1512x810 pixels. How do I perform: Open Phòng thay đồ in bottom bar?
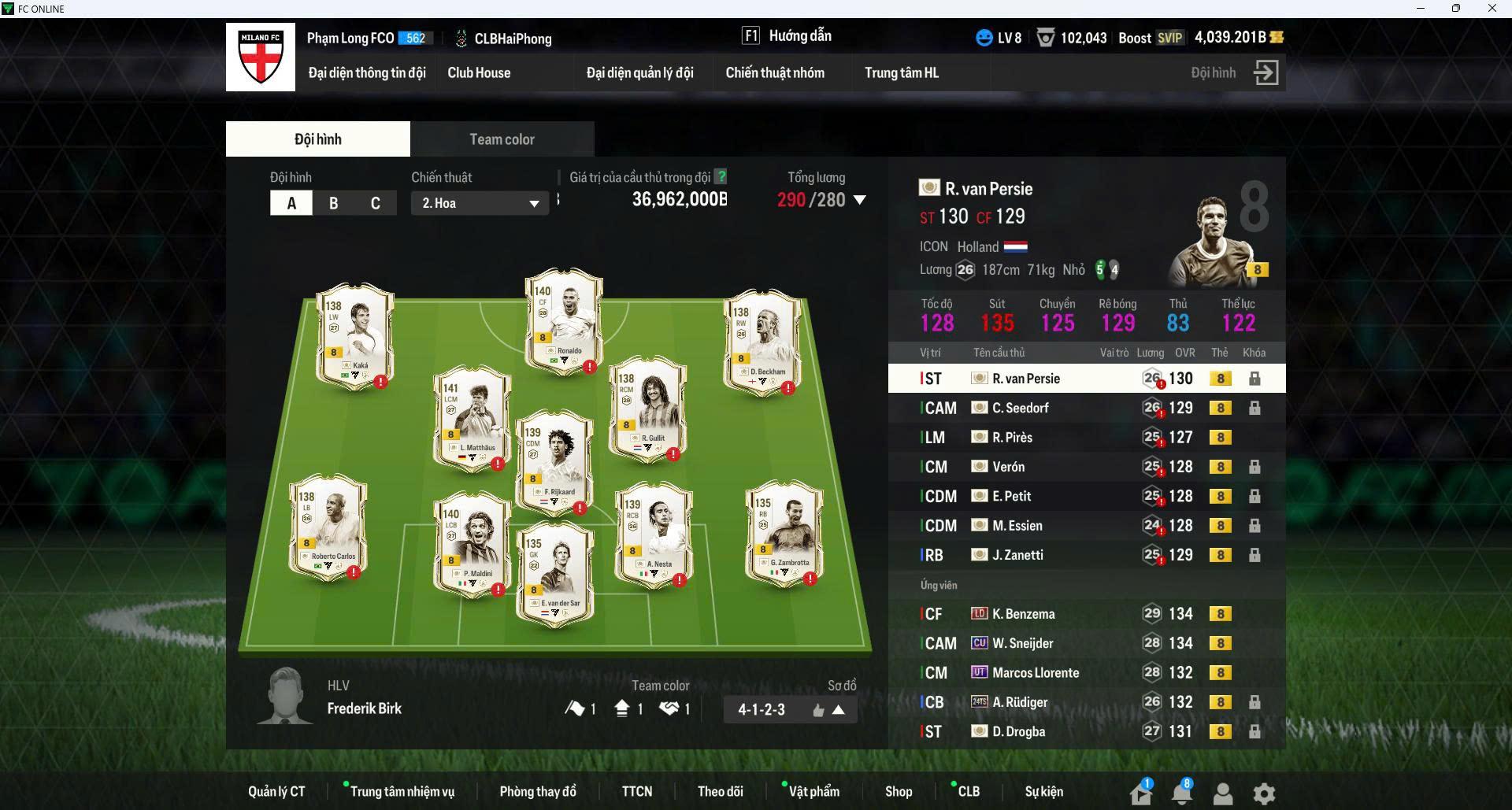538,791
